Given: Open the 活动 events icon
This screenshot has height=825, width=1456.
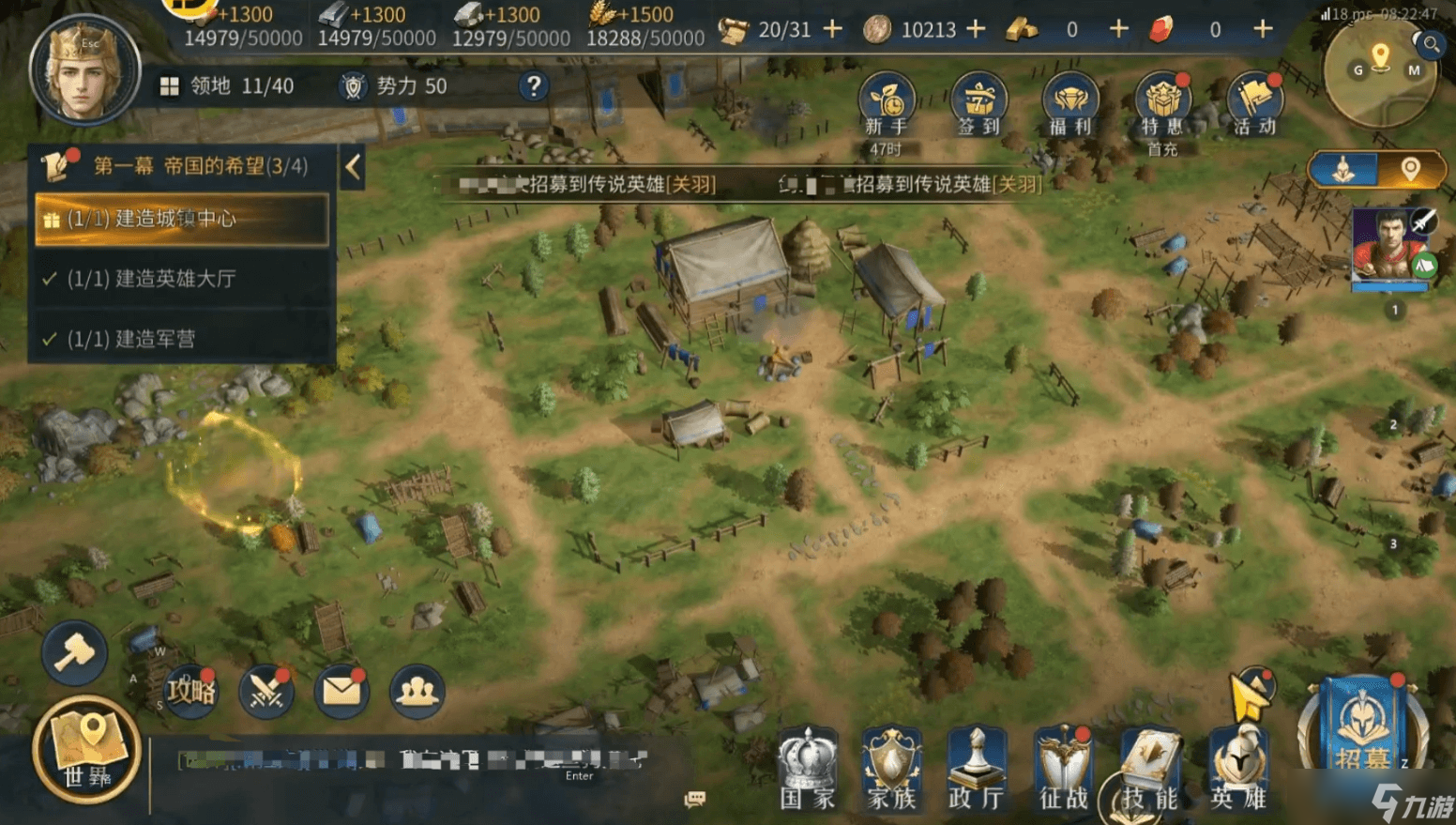Looking at the screenshot, I should pos(1254,103).
